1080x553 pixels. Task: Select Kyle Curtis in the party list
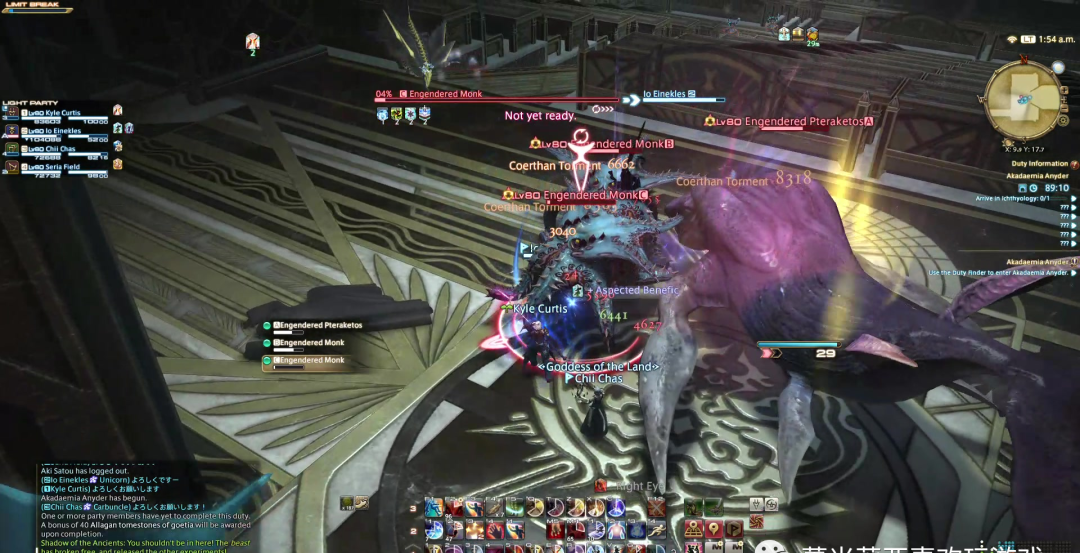pyautogui.click(x=62, y=114)
